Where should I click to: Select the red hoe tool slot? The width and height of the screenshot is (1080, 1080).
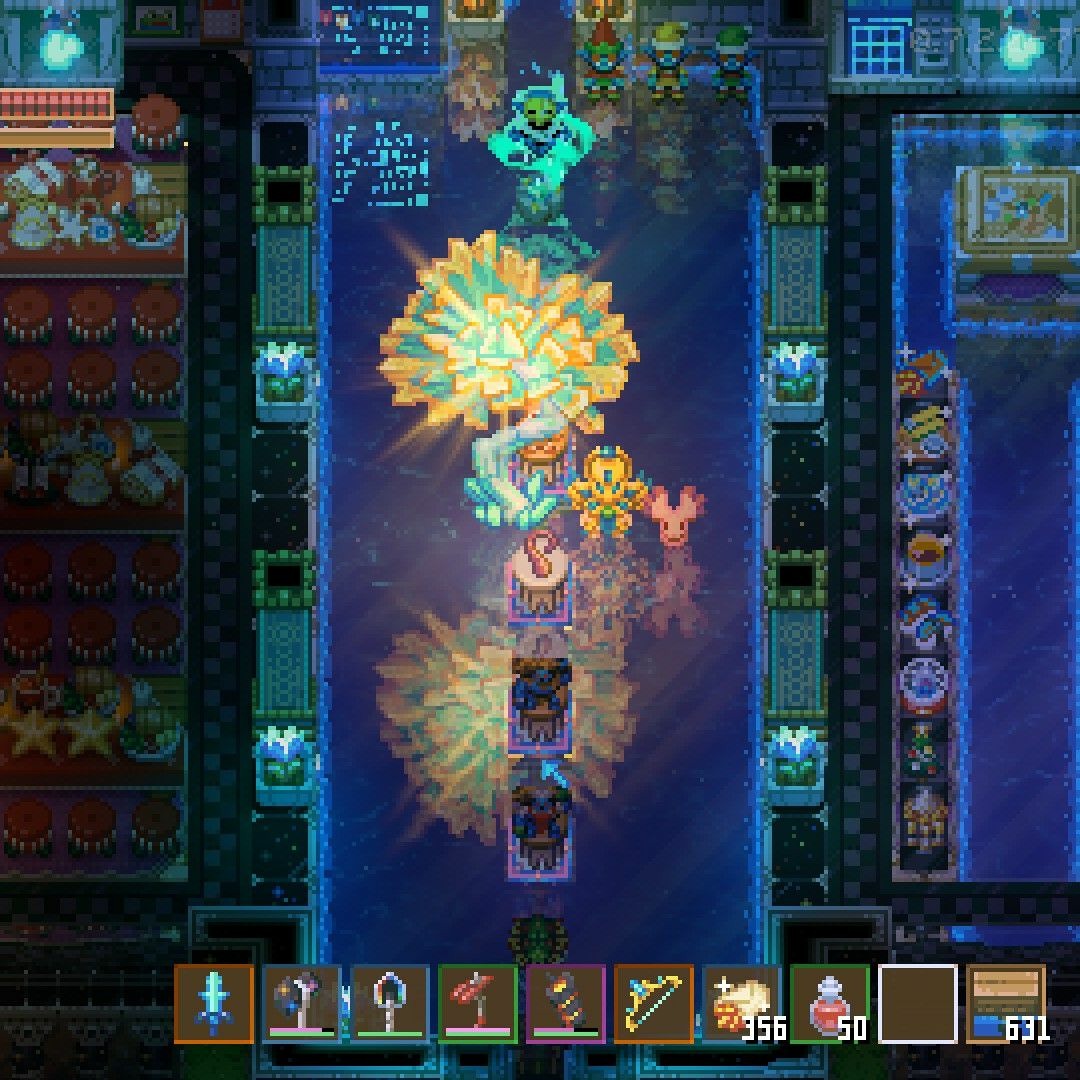[477, 1003]
